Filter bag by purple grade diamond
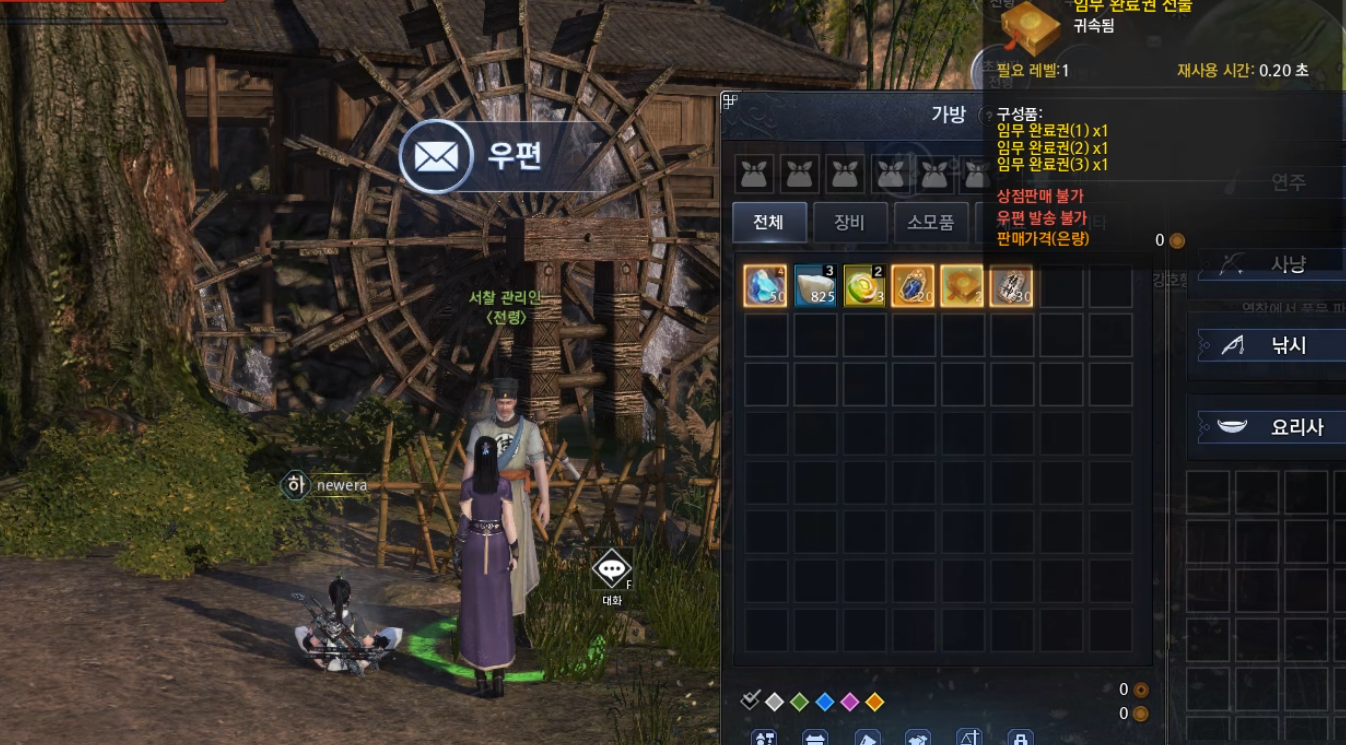The height and width of the screenshot is (745, 1346). point(849,702)
